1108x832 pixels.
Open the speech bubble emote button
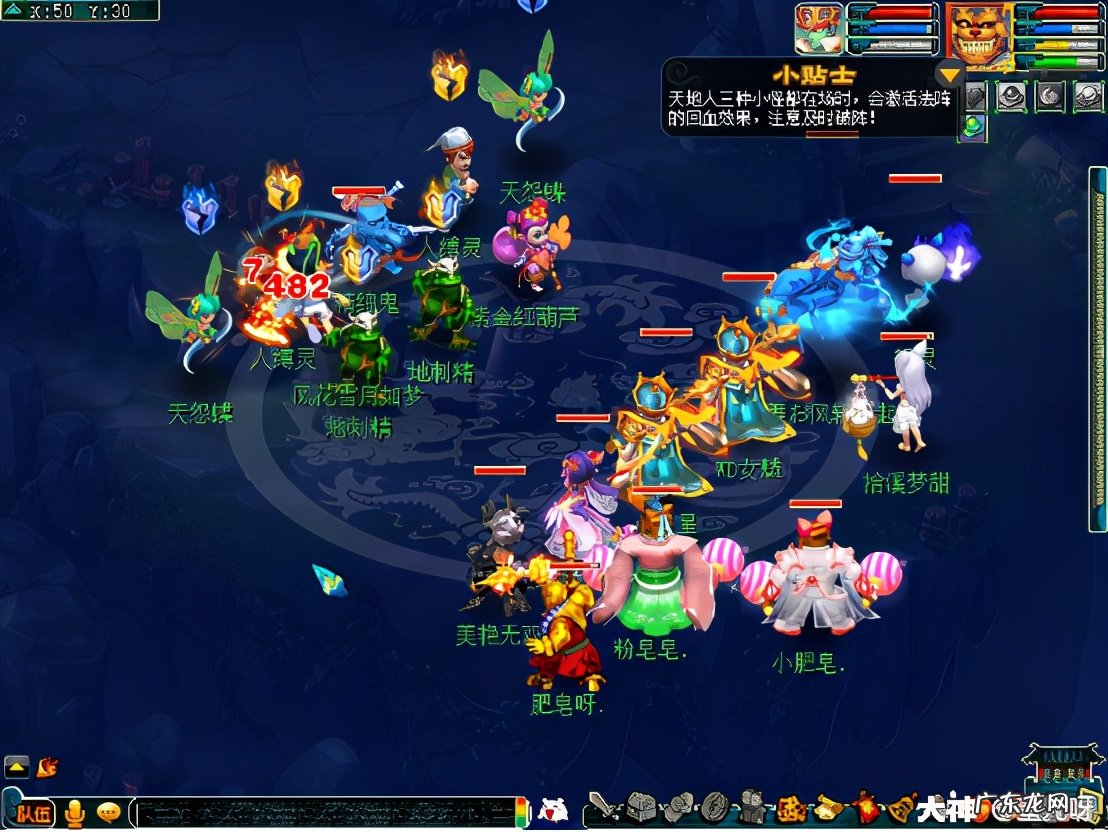click(x=108, y=812)
